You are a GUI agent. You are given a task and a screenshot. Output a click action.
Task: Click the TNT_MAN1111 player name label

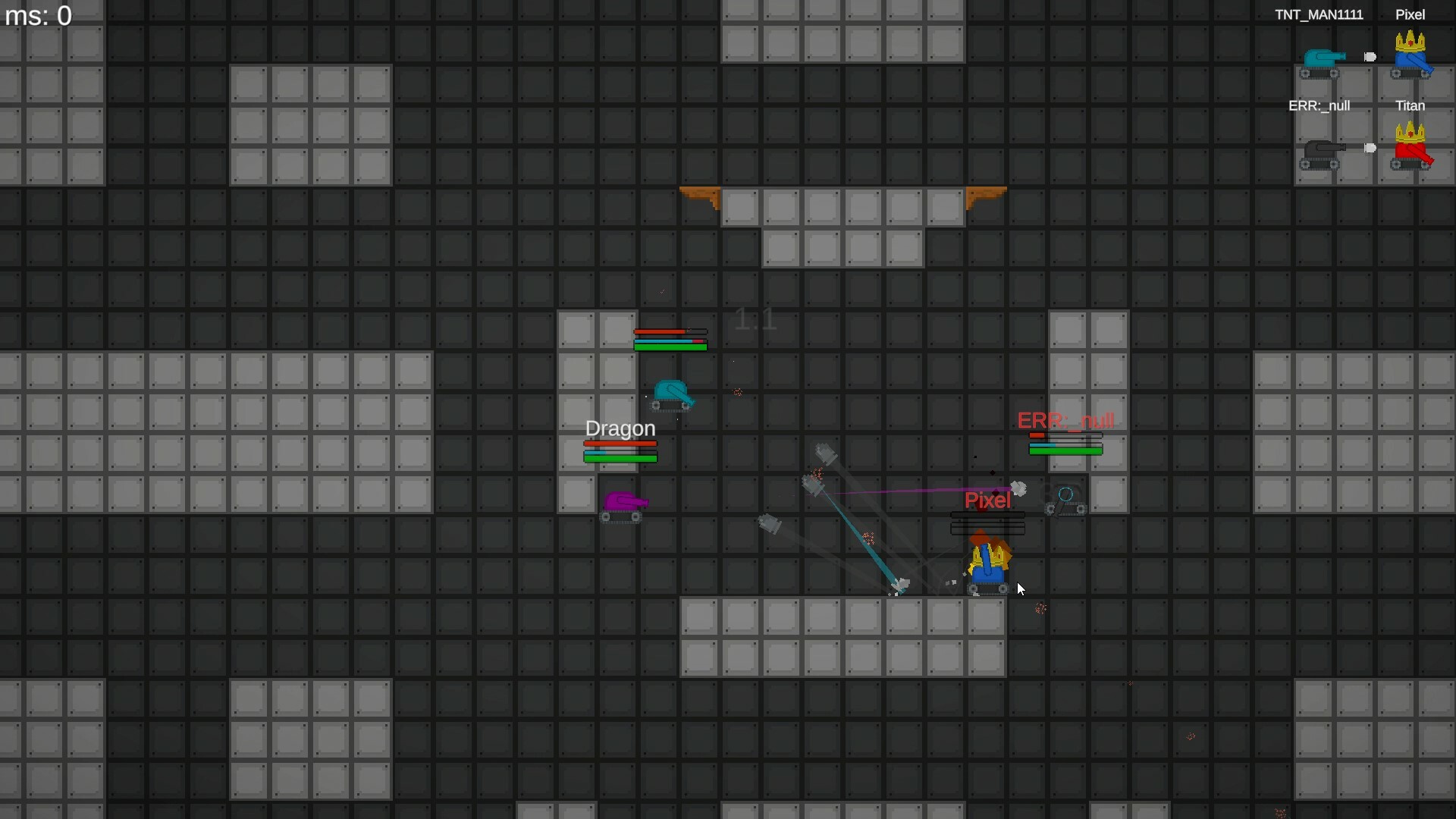click(x=1319, y=14)
